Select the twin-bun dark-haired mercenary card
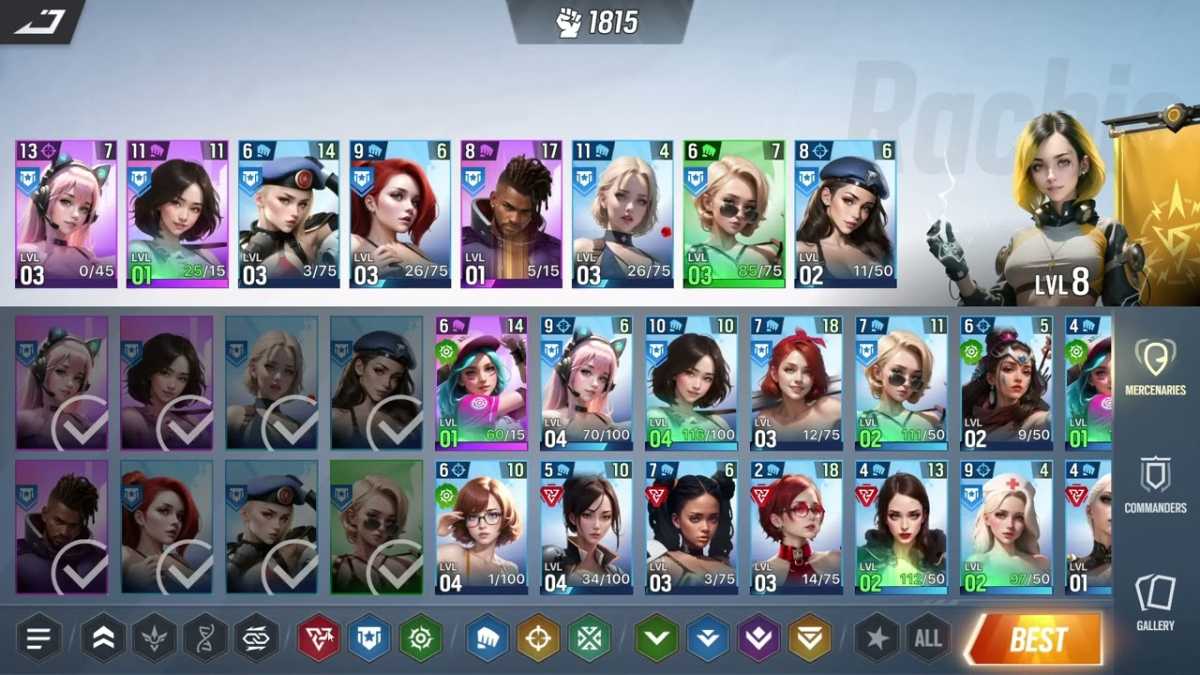Screen dimensions: 1200x675 pos(691,527)
